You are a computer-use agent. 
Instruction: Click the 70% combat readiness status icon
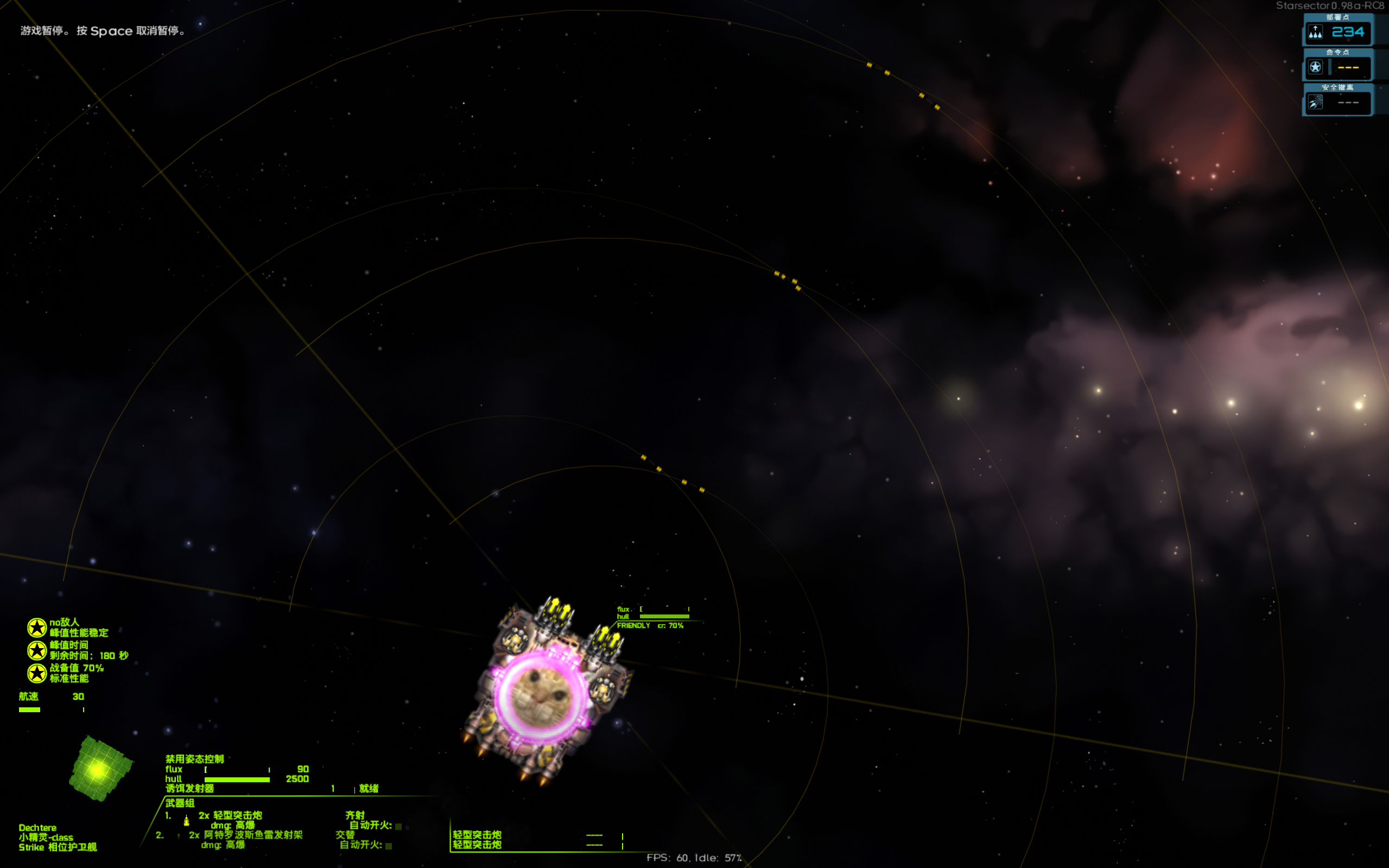coord(37,673)
